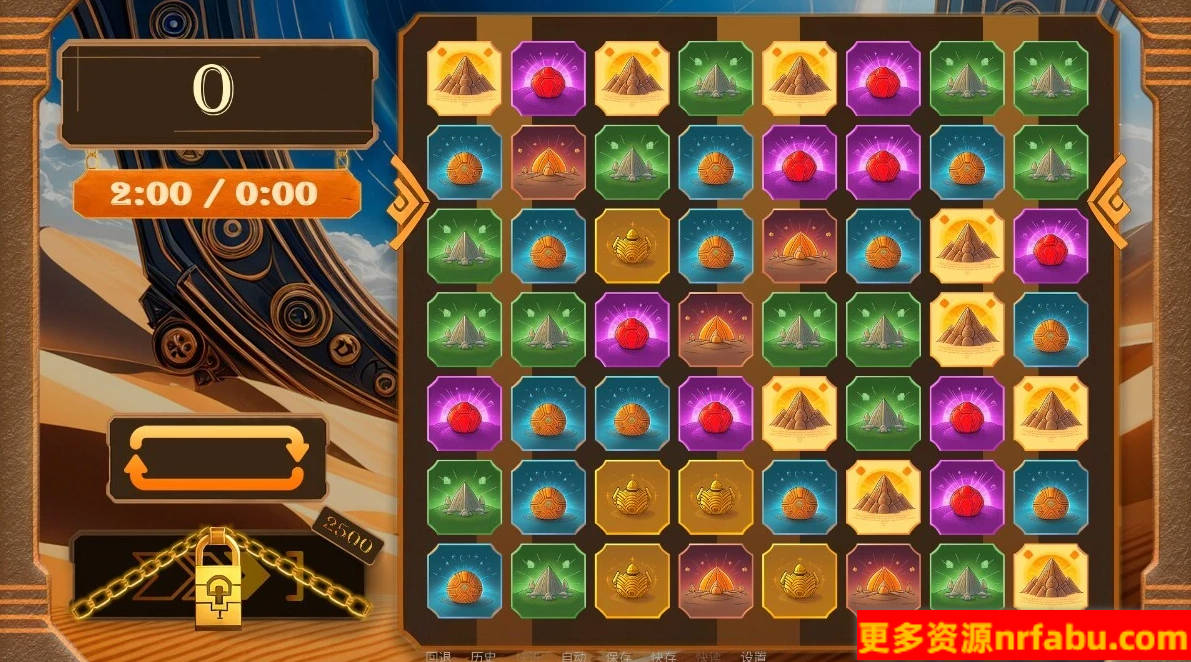Viewport: 1191px width, 662px height.
Task: Select the tent tile between two golden scarab tiles
Action: (716, 581)
